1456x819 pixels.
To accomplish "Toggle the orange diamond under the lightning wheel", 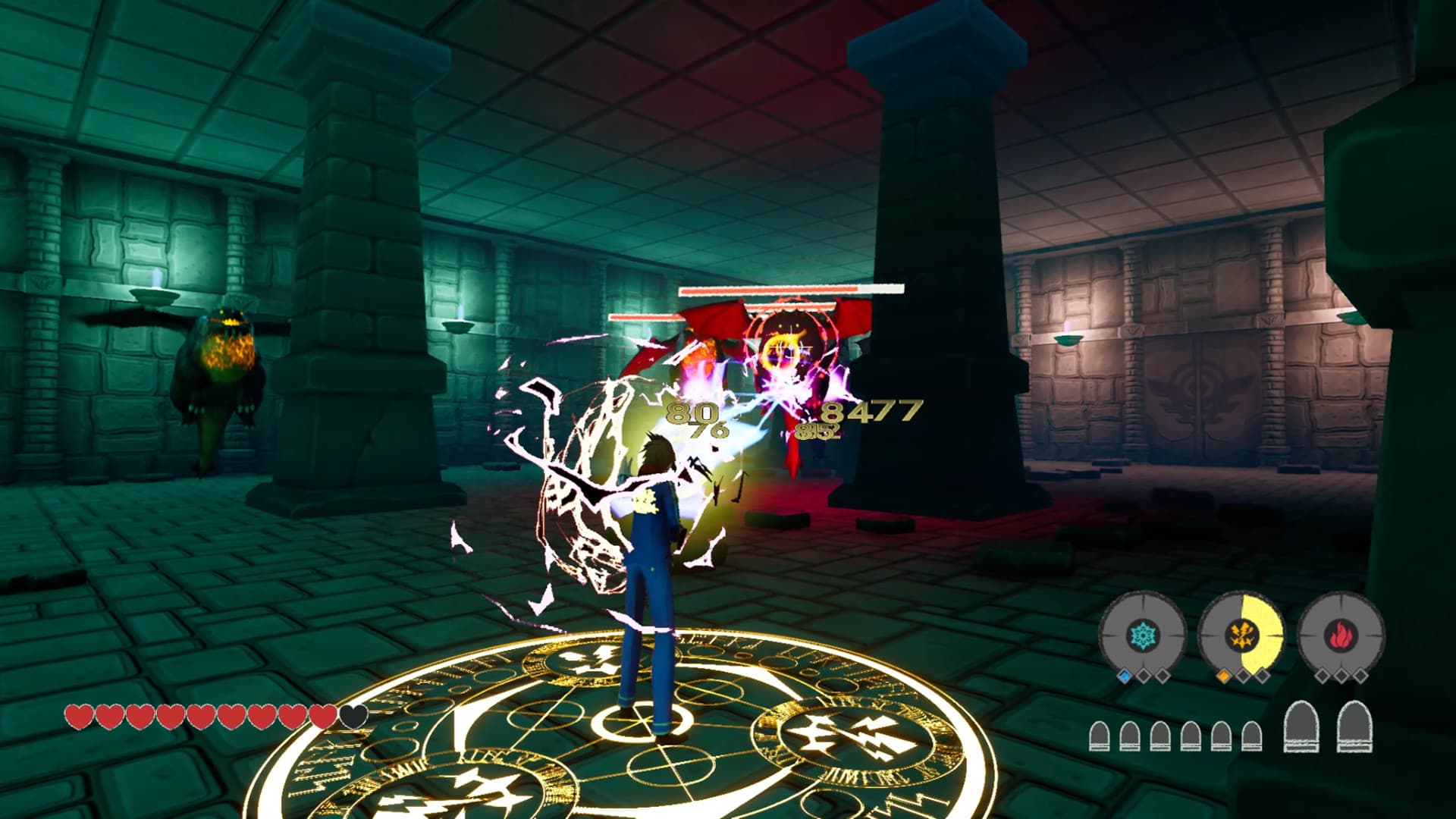I will [x=1224, y=676].
